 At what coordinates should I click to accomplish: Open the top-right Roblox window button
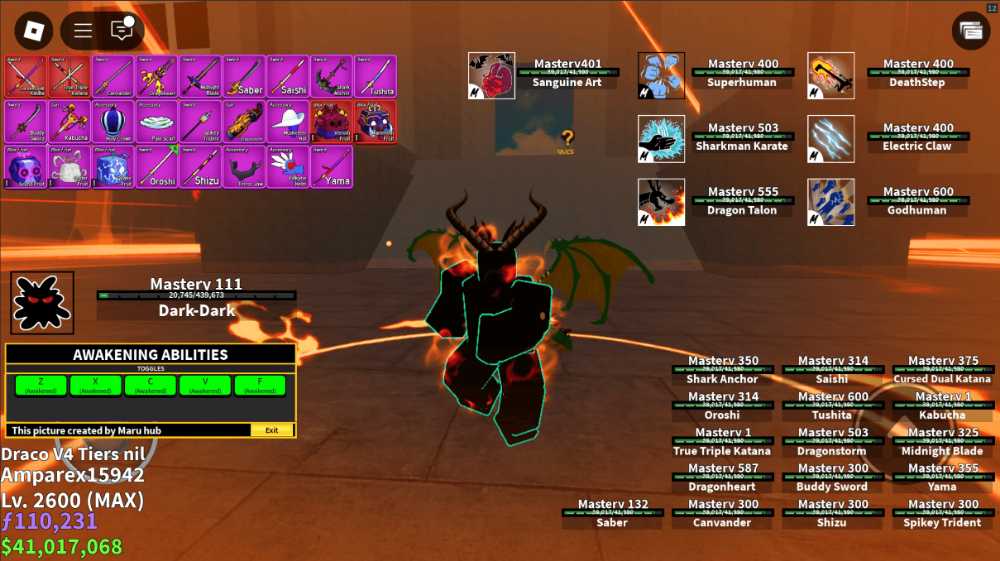coord(970,31)
